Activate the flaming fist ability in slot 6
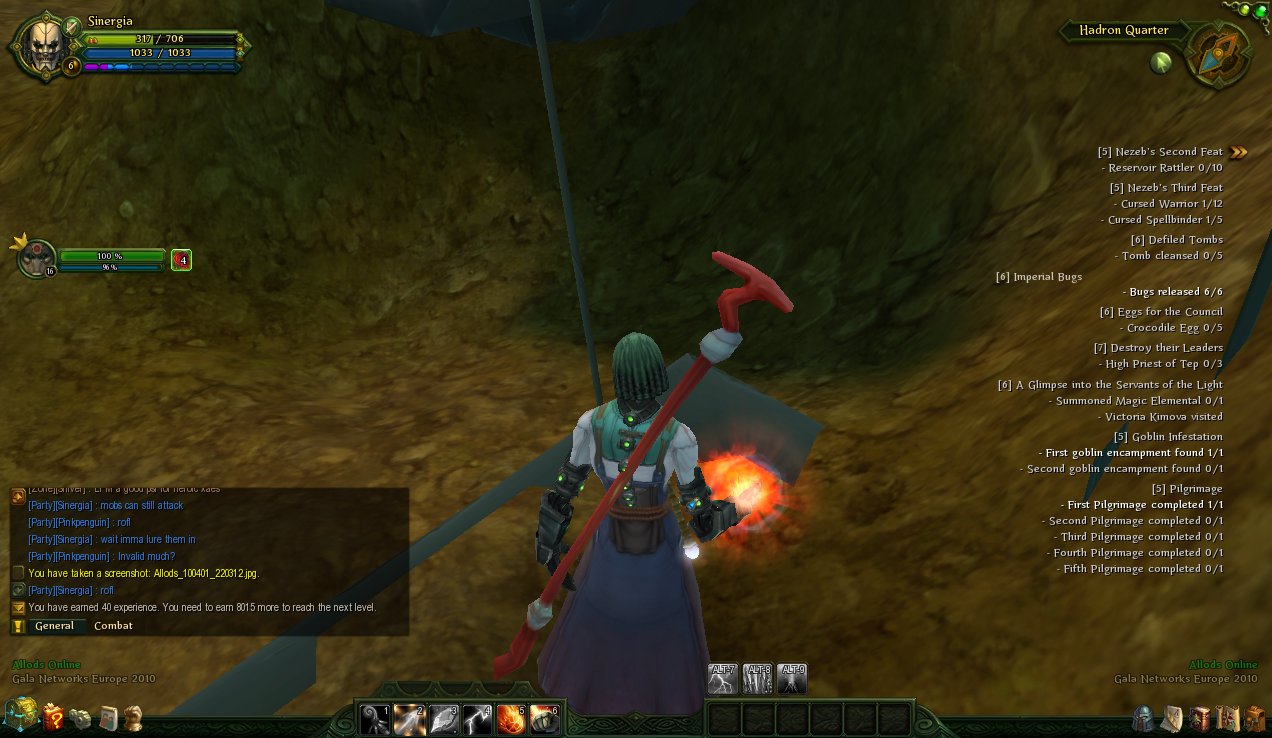1272x738 pixels. point(545,718)
